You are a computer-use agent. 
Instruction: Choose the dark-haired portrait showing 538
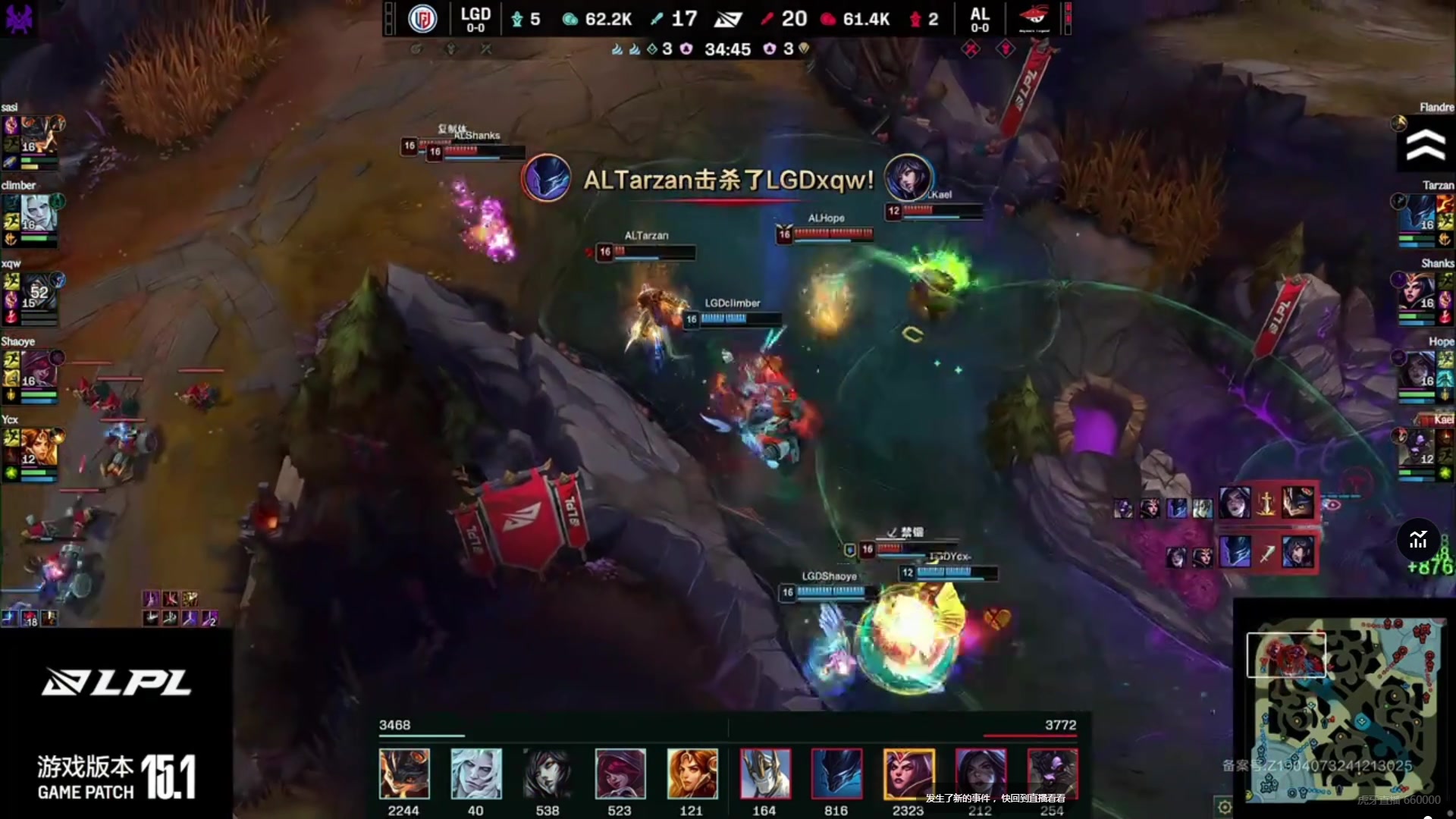point(548,774)
